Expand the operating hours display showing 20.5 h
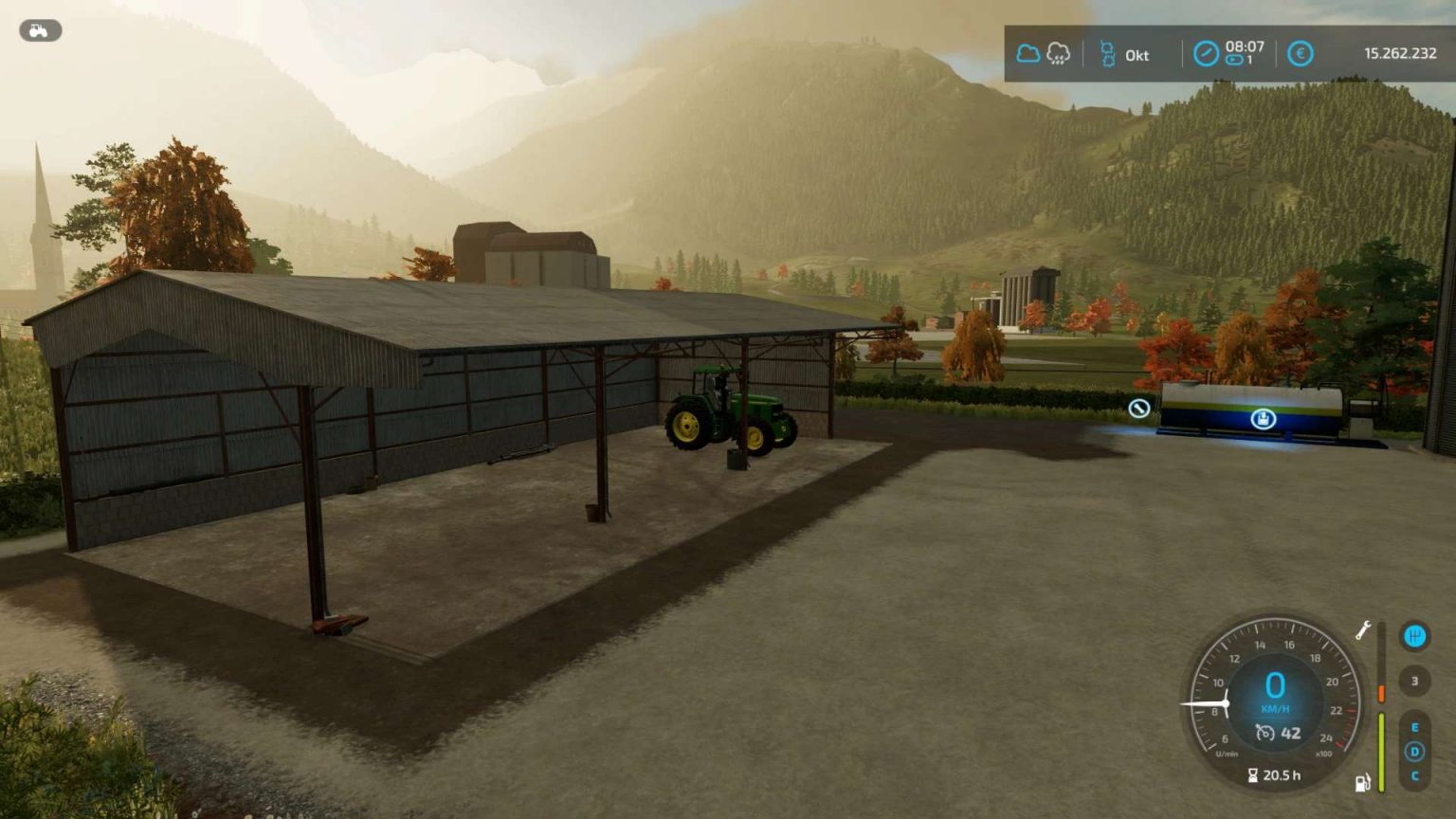The height and width of the screenshot is (819, 1456). point(1276,774)
